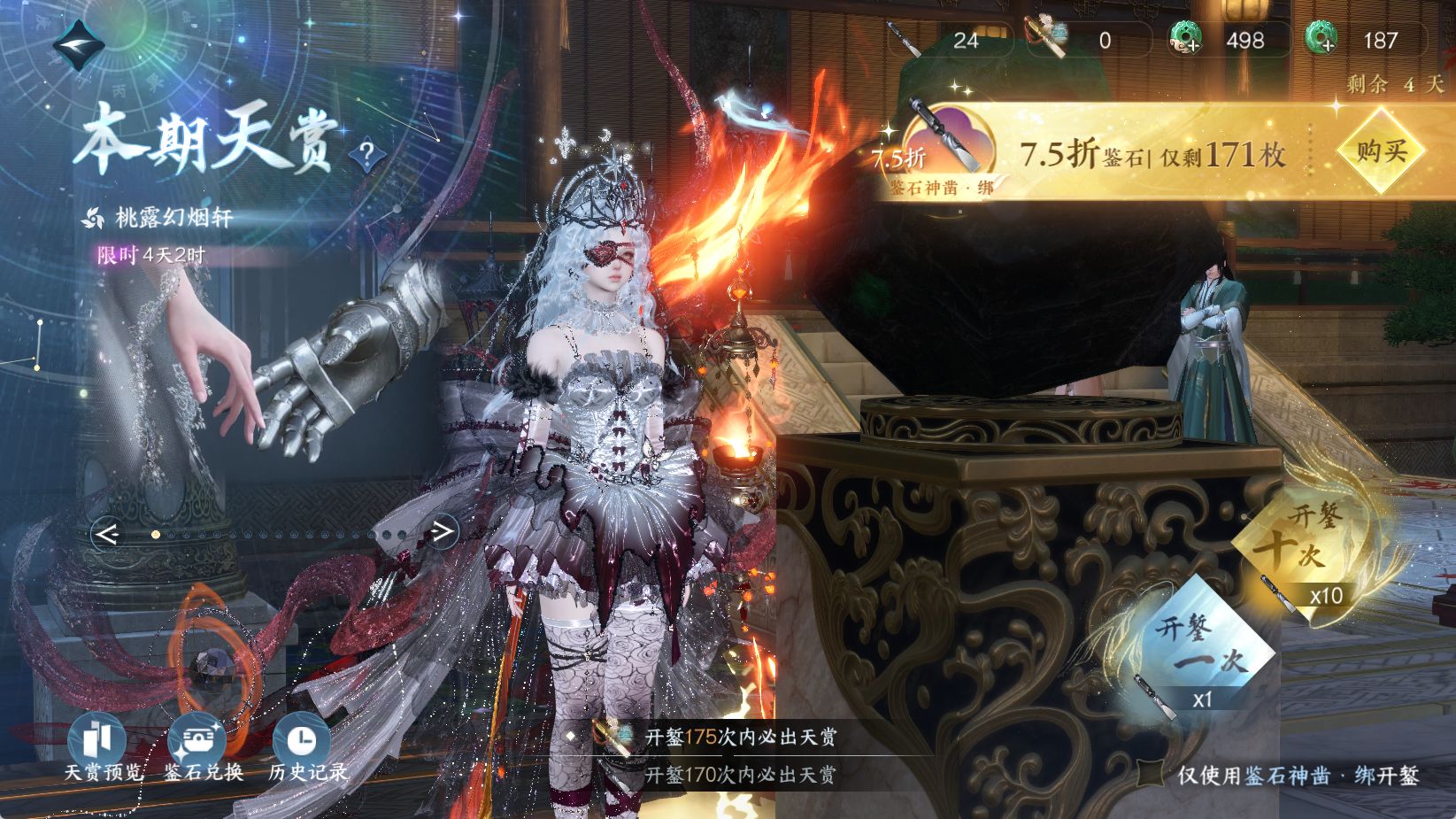The width and height of the screenshot is (1456, 819).
Task: Select the chisel currency showing 24
Action: tap(947, 40)
